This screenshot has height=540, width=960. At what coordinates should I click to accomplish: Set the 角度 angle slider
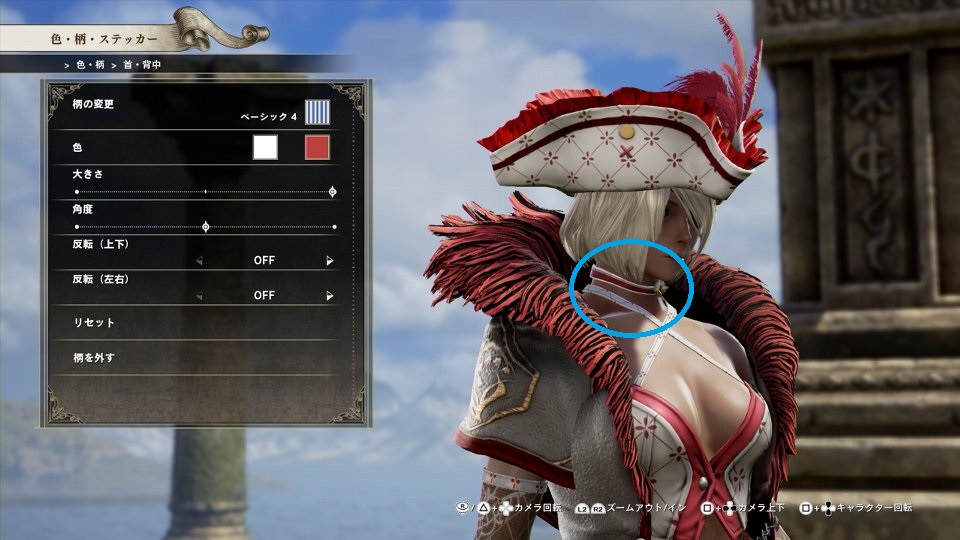[206, 227]
